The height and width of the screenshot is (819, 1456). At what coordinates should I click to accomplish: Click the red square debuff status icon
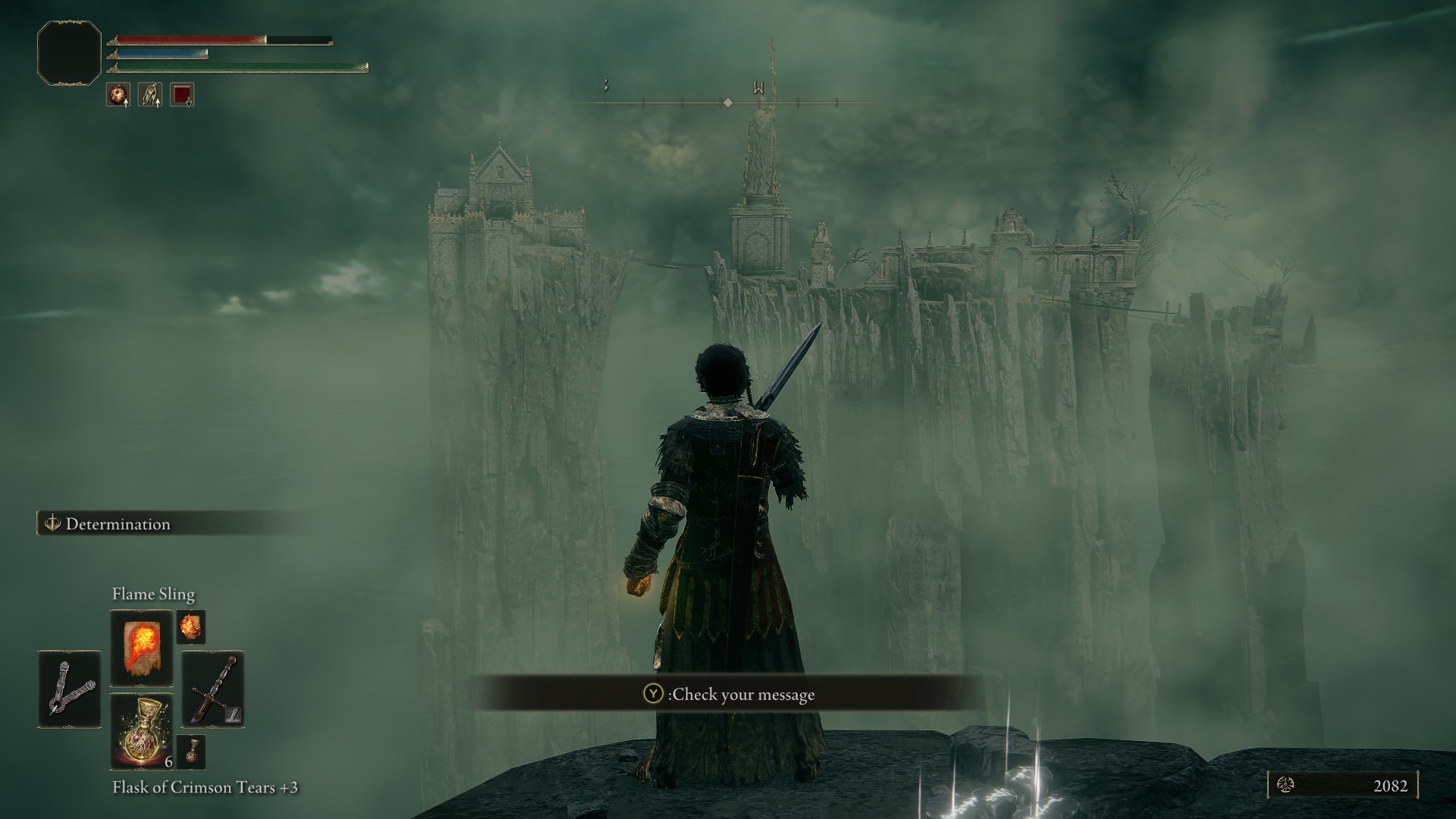[182, 94]
